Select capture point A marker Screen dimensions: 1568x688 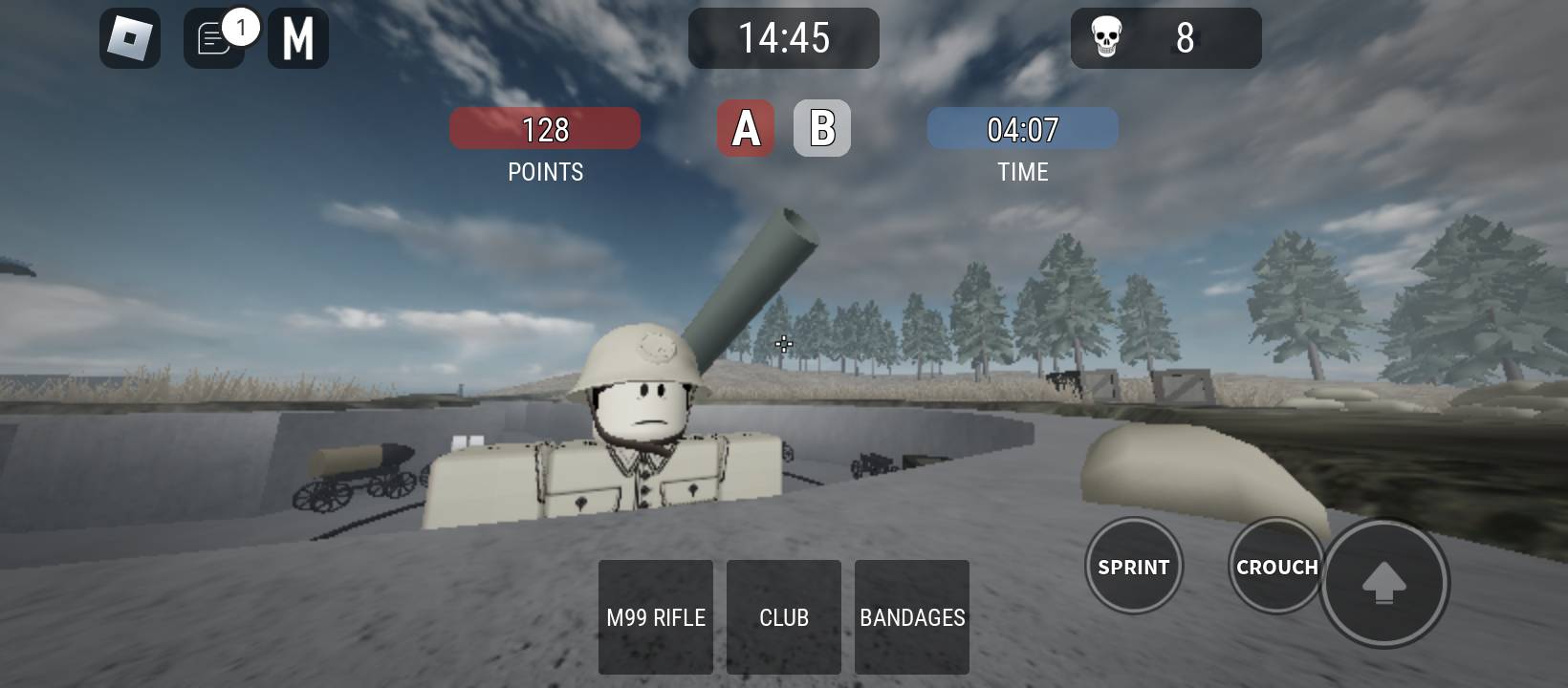[746, 128]
